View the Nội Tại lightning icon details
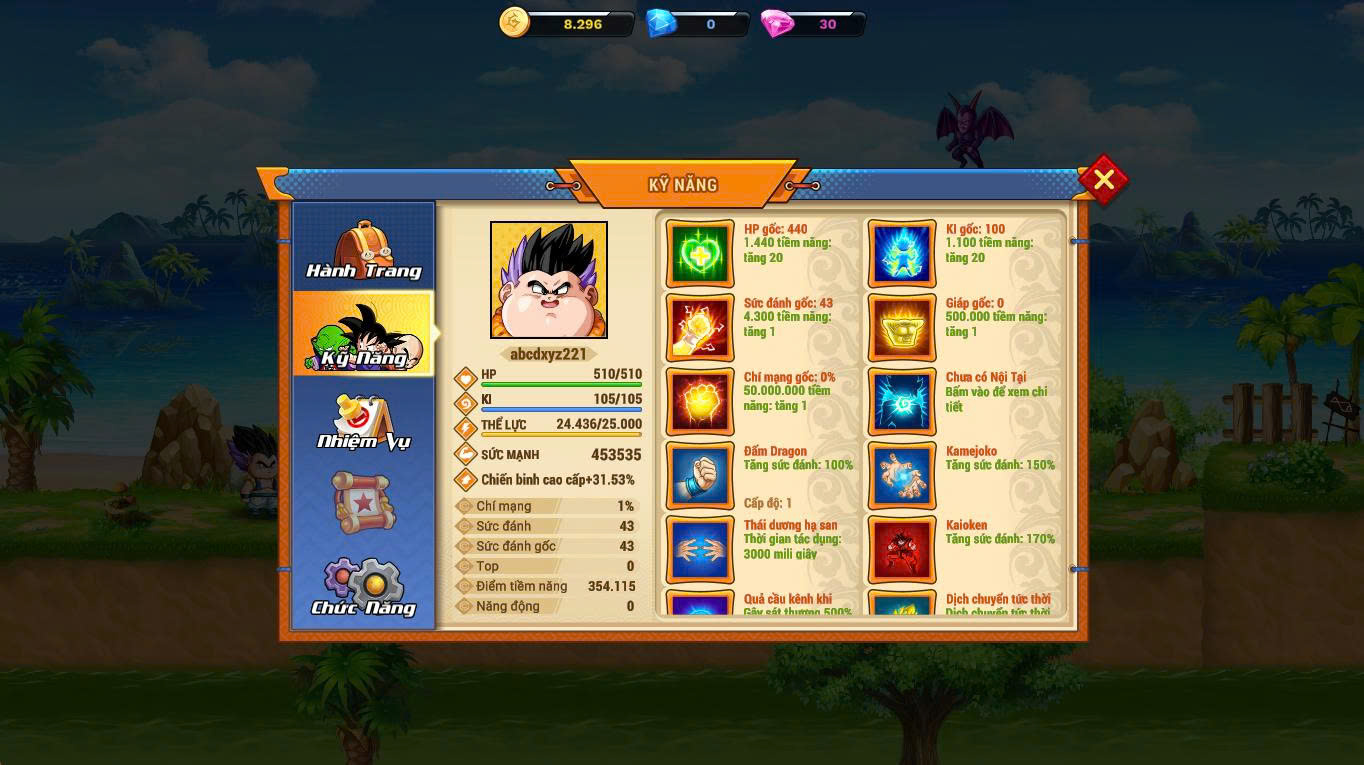Image resolution: width=1364 pixels, height=765 pixels. [x=902, y=402]
